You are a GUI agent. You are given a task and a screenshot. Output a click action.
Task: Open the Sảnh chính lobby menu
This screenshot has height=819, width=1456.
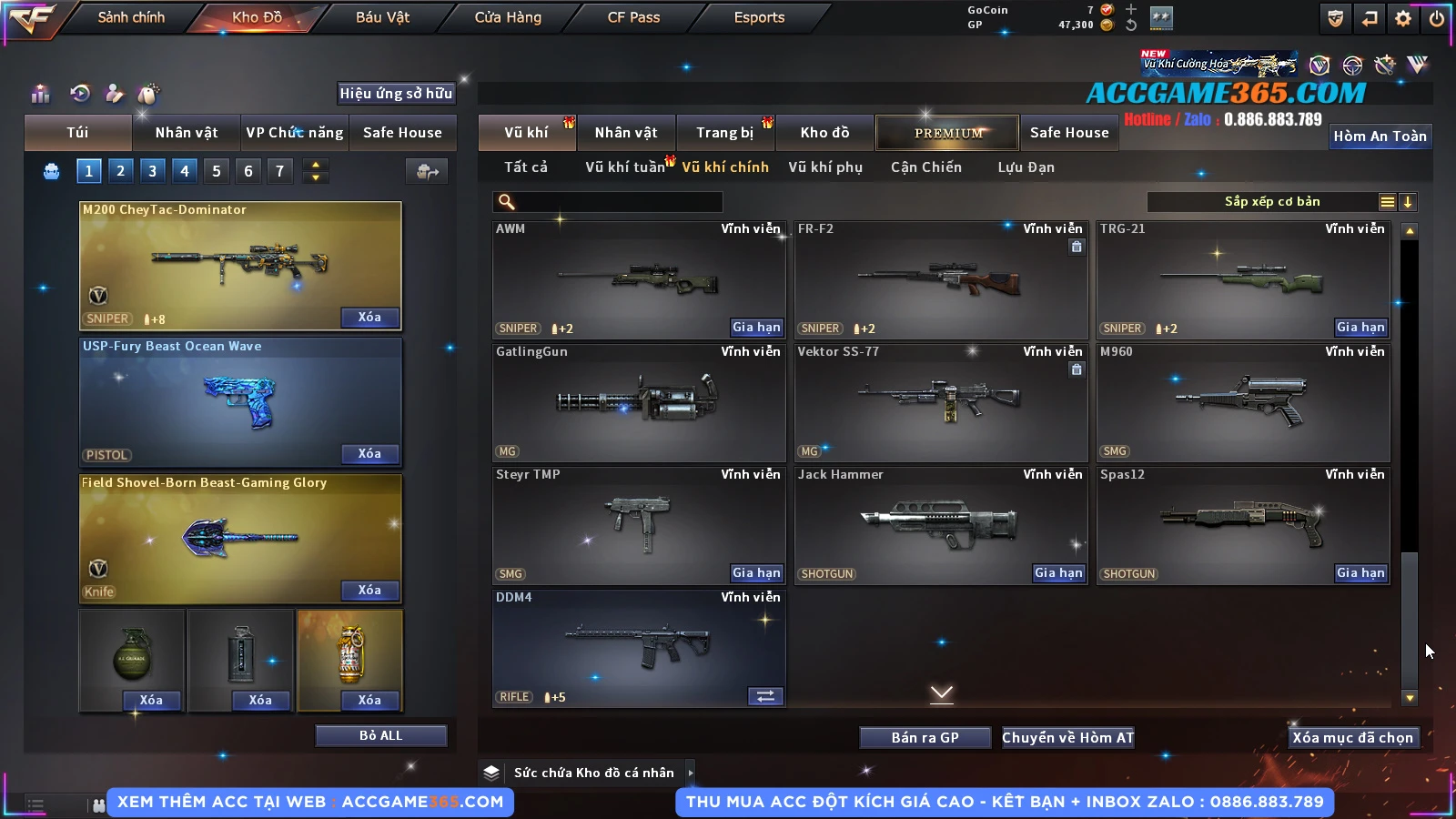pyautogui.click(x=131, y=17)
